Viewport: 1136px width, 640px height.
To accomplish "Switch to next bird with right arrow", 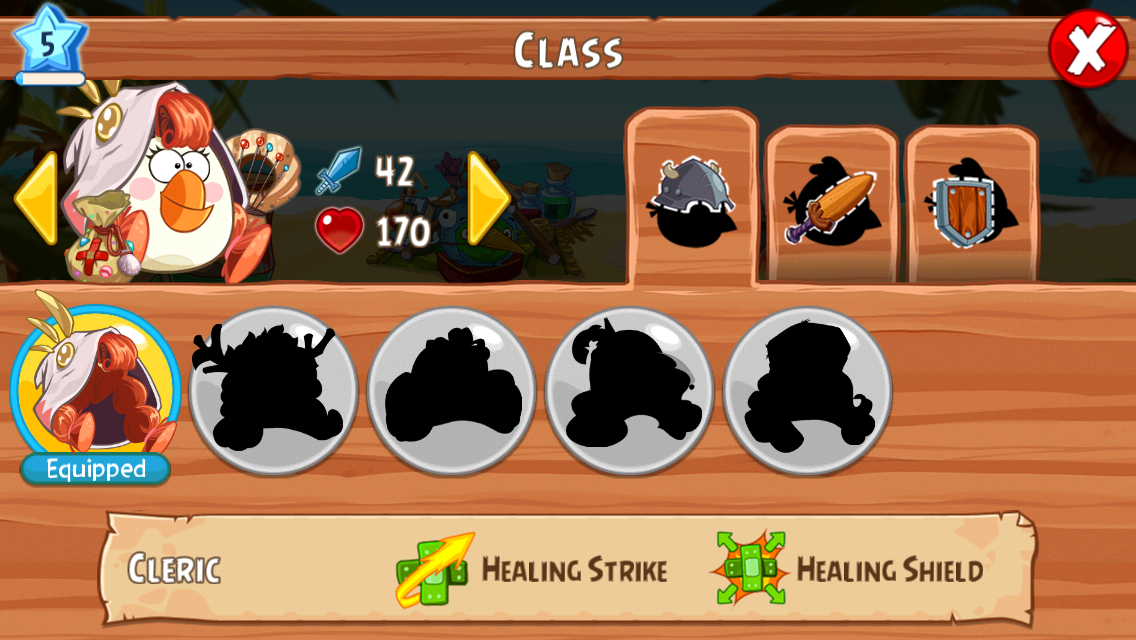I will (x=488, y=198).
